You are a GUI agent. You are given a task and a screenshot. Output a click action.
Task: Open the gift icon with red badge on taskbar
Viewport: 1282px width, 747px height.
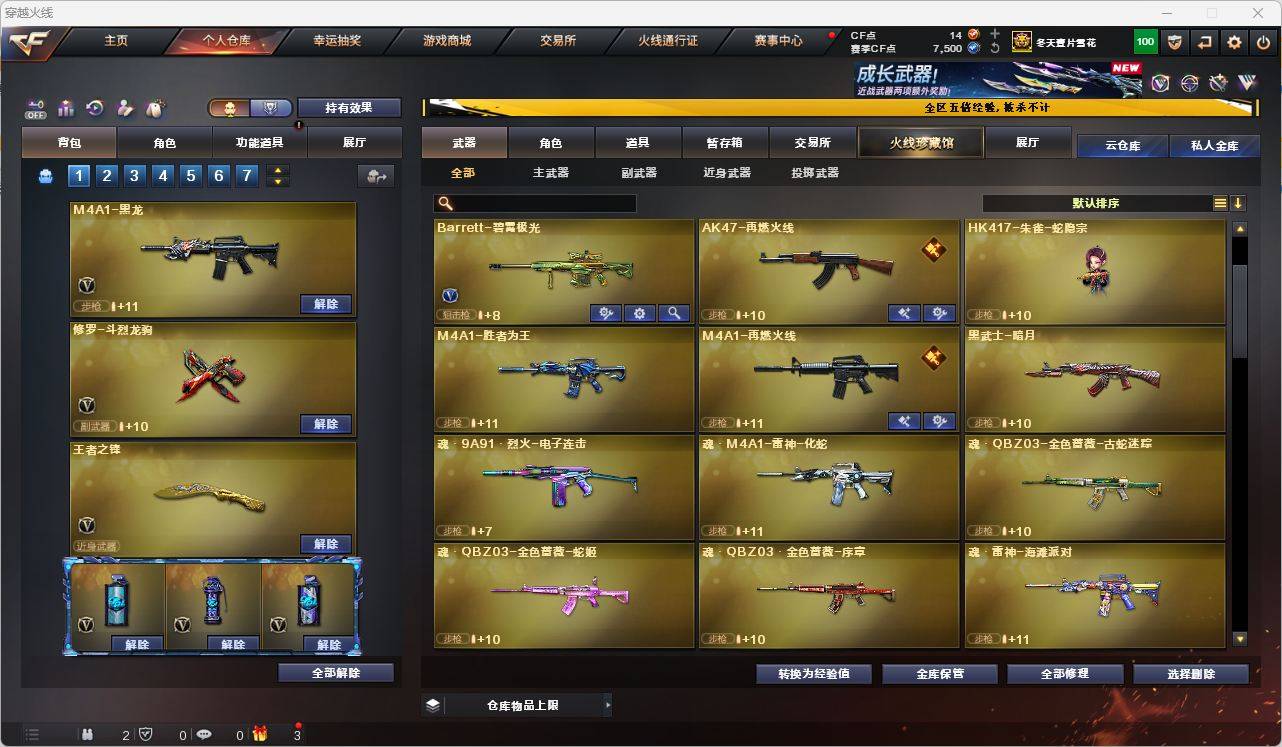tap(260, 734)
